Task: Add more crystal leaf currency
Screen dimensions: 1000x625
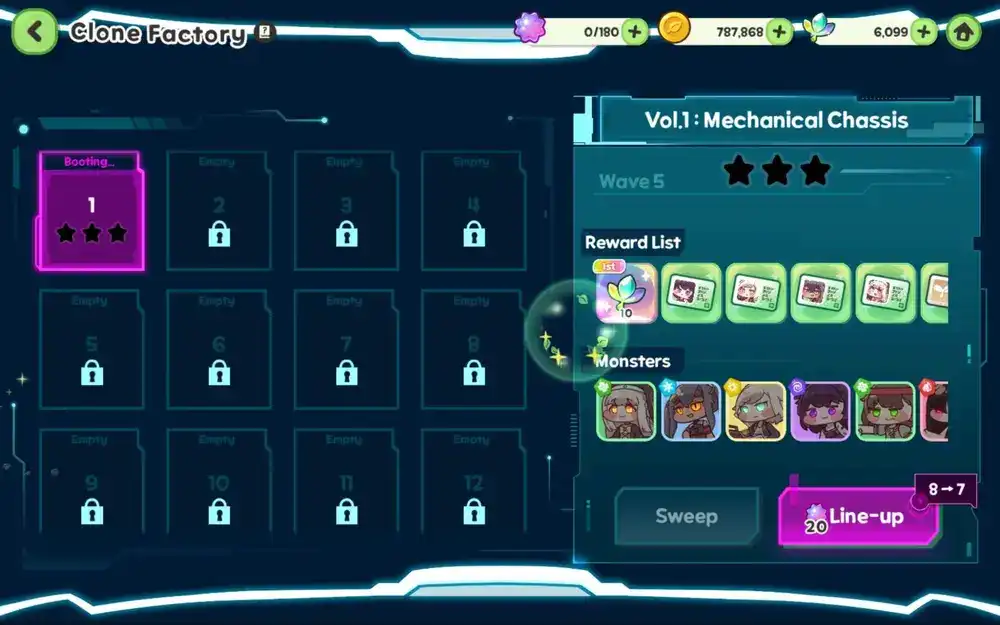Action: click(x=924, y=32)
